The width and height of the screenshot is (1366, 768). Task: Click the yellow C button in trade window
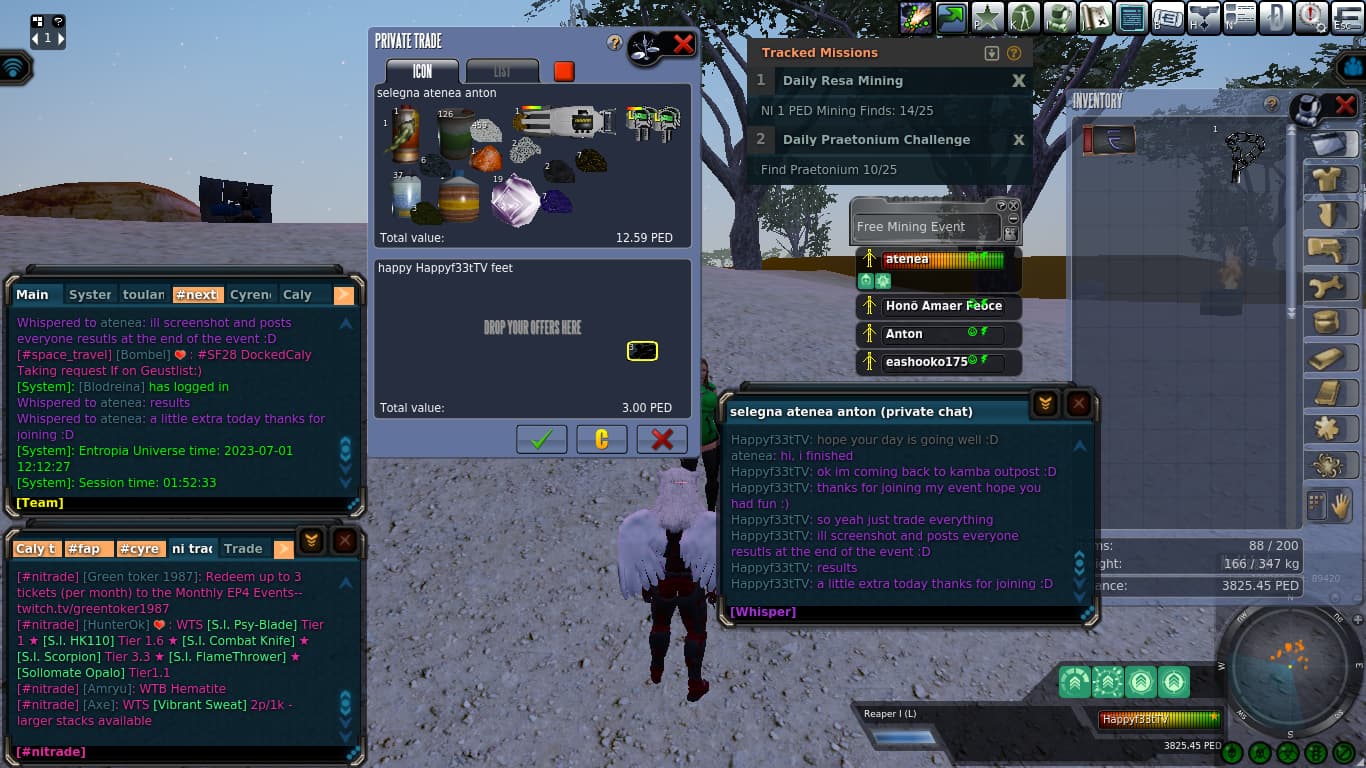click(x=601, y=439)
